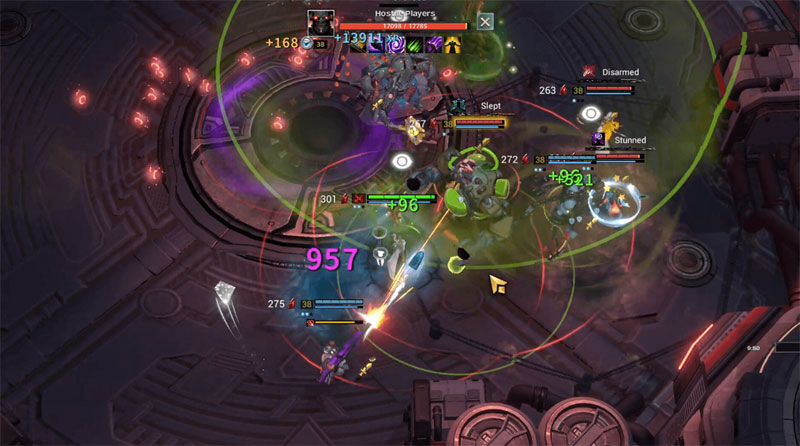Close the Hostile Players target frame
The image size is (800, 446).
coord(485,21)
